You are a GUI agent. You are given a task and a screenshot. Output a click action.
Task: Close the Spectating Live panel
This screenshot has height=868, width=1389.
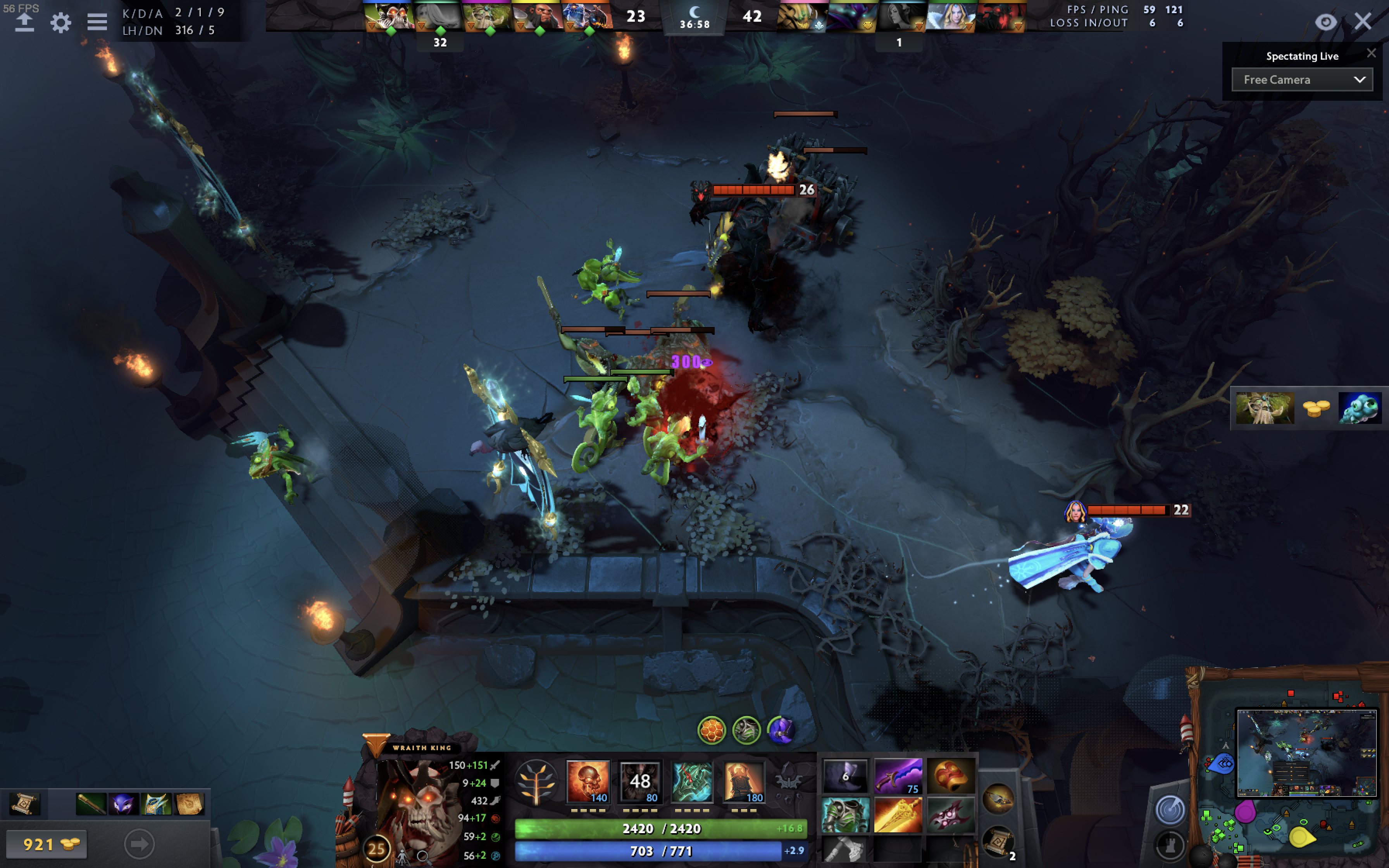(x=1371, y=53)
